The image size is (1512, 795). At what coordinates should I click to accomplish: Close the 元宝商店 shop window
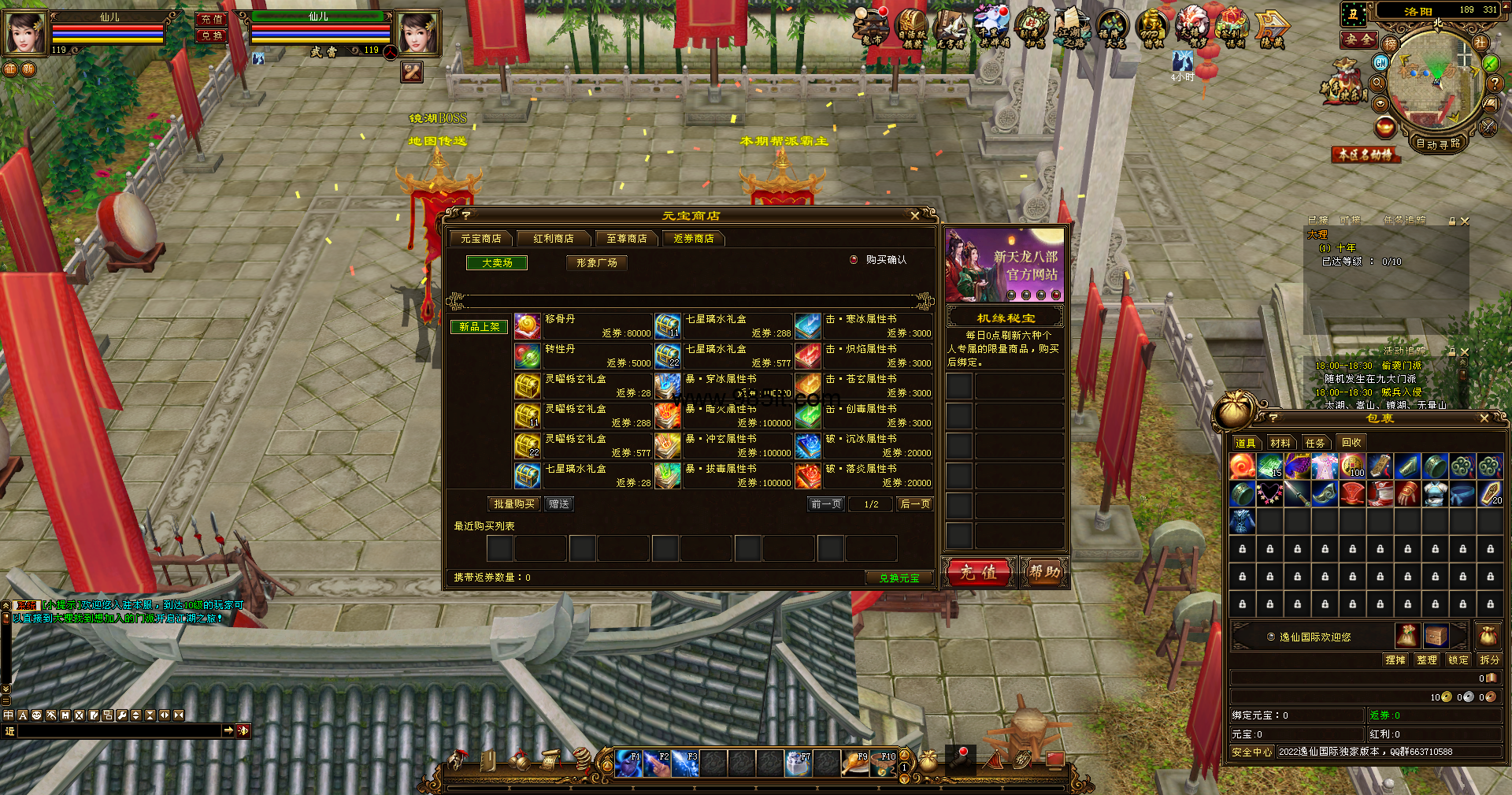[x=914, y=216]
